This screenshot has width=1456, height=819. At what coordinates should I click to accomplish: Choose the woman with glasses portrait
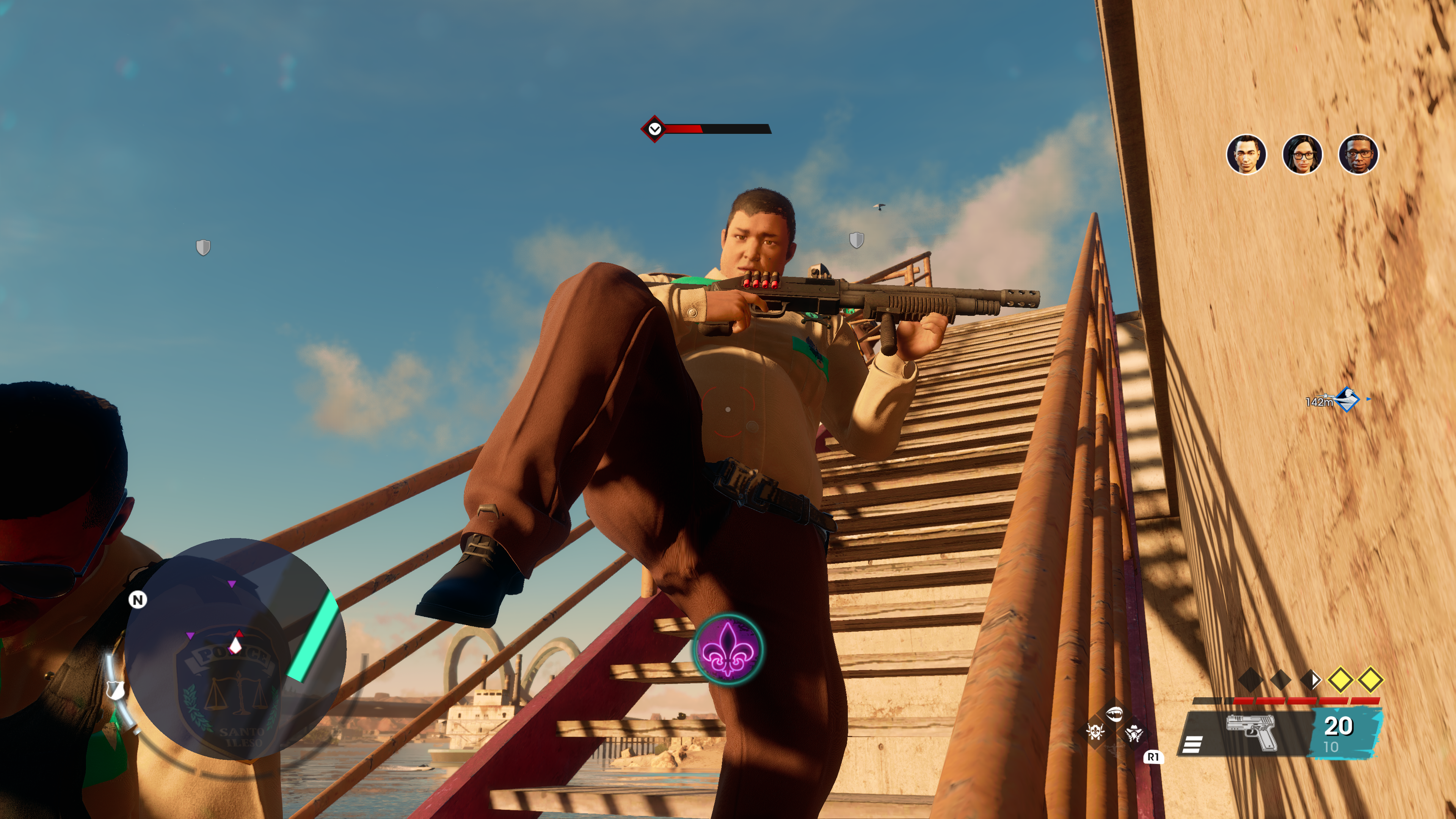click(1302, 154)
